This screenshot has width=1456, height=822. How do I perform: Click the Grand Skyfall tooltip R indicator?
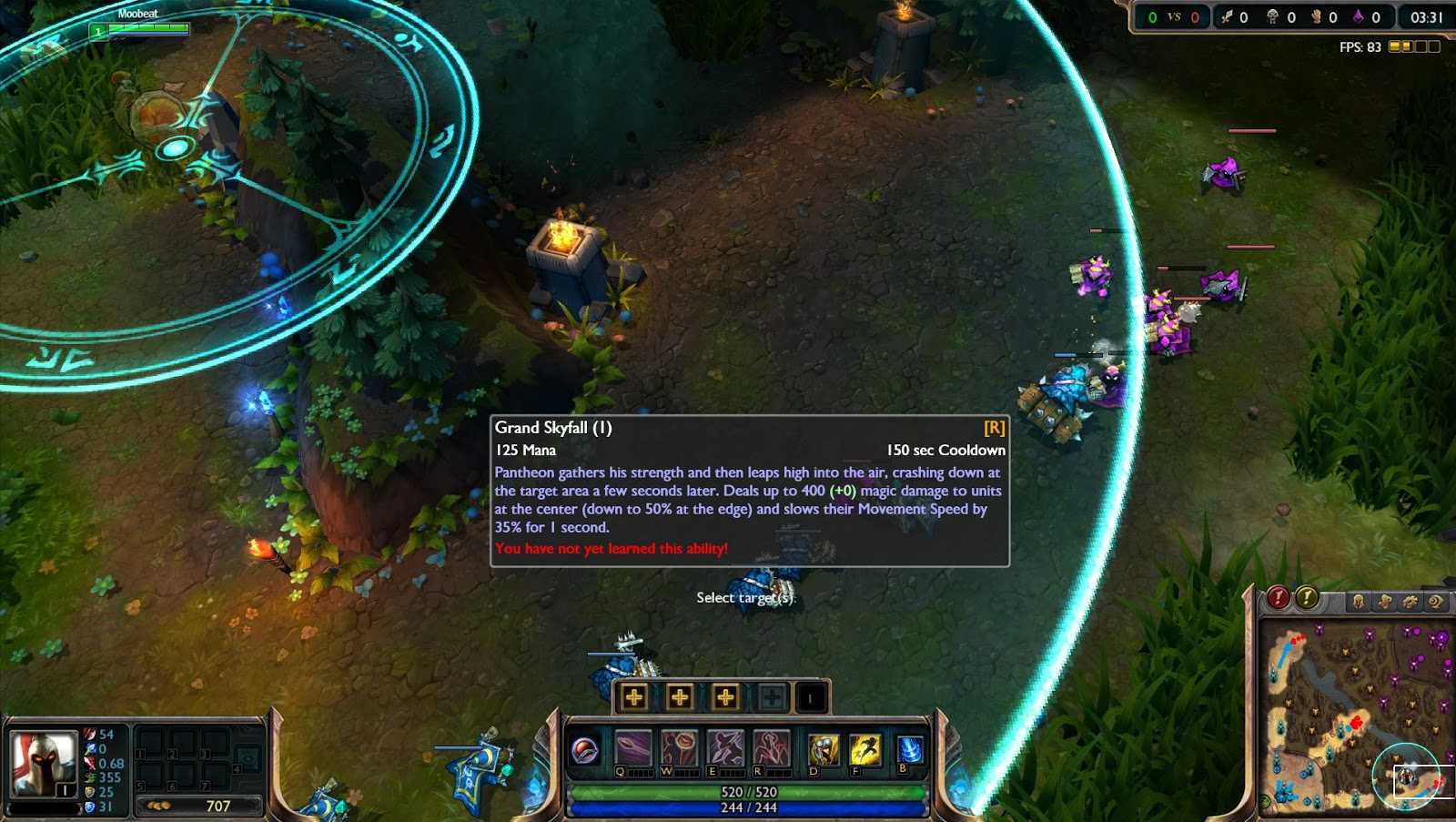click(996, 427)
